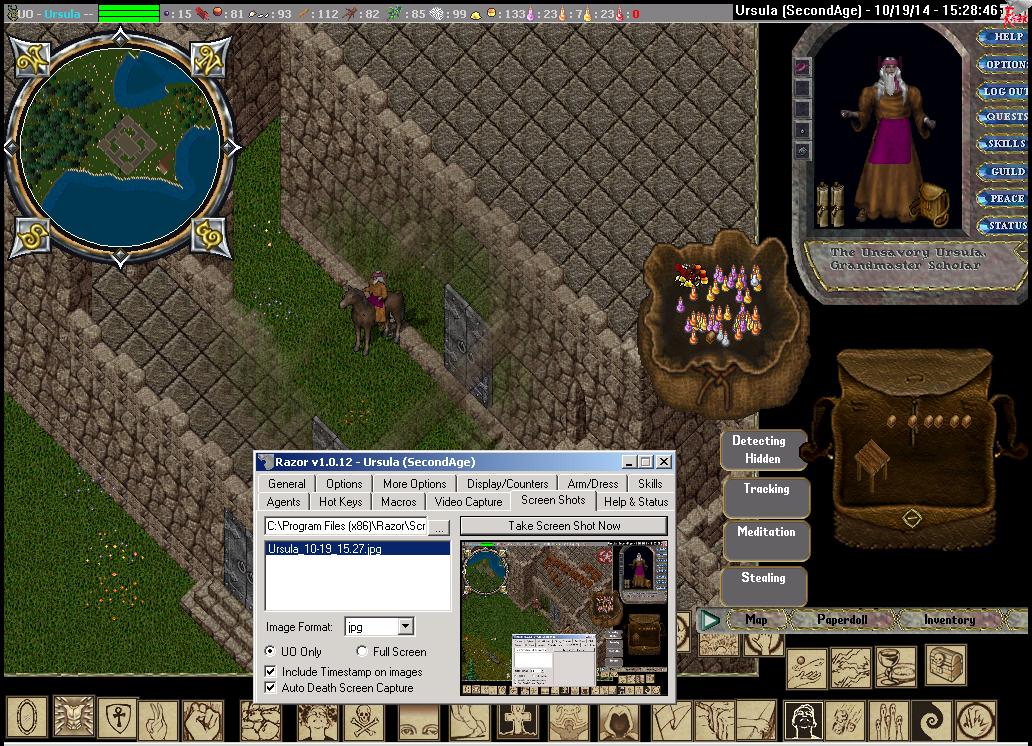This screenshot has width=1032, height=746.
Task: Switch to Razor's Hot Keys tab
Action: [341, 502]
